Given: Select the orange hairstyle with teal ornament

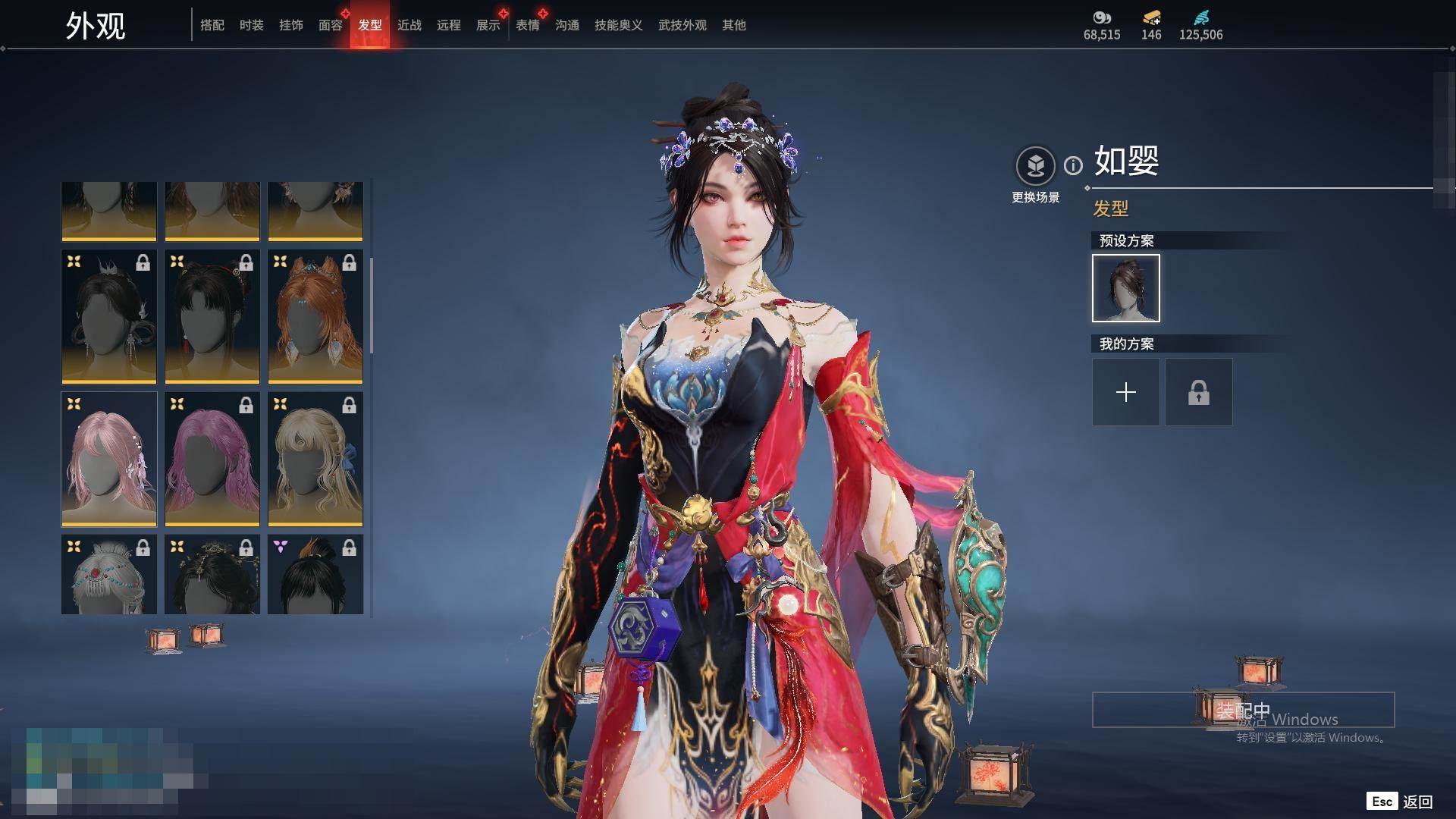Looking at the screenshot, I should pyautogui.click(x=315, y=316).
